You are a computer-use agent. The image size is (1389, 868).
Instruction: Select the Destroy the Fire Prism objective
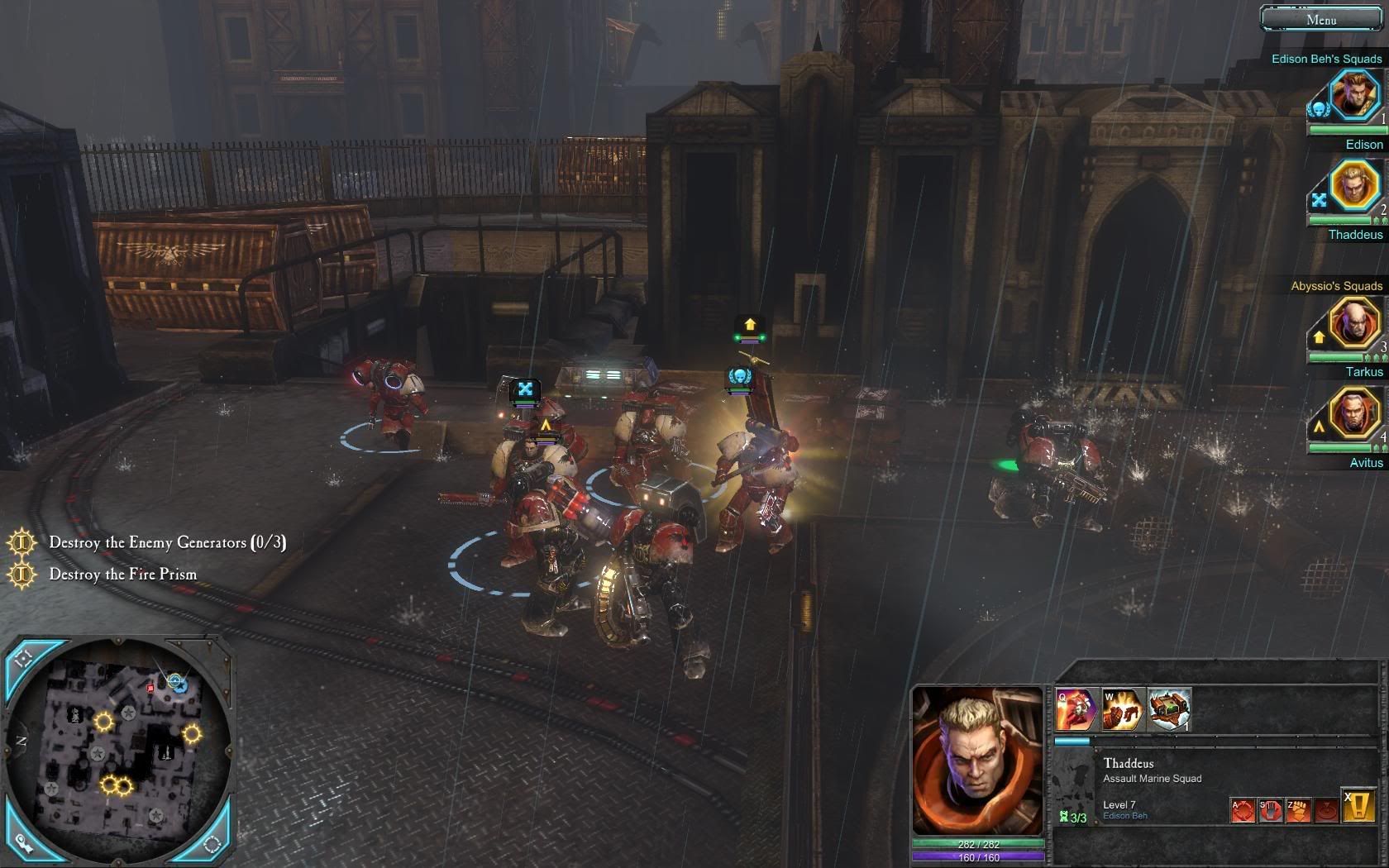coord(122,574)
